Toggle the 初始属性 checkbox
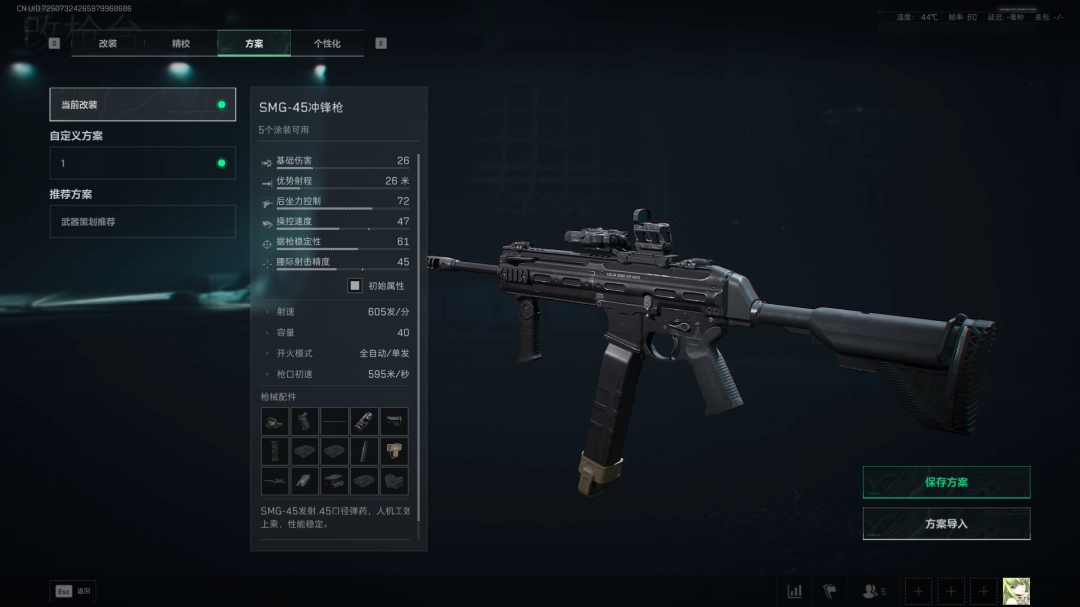The width and height of the screenshot is (1080, 607). 355,285
